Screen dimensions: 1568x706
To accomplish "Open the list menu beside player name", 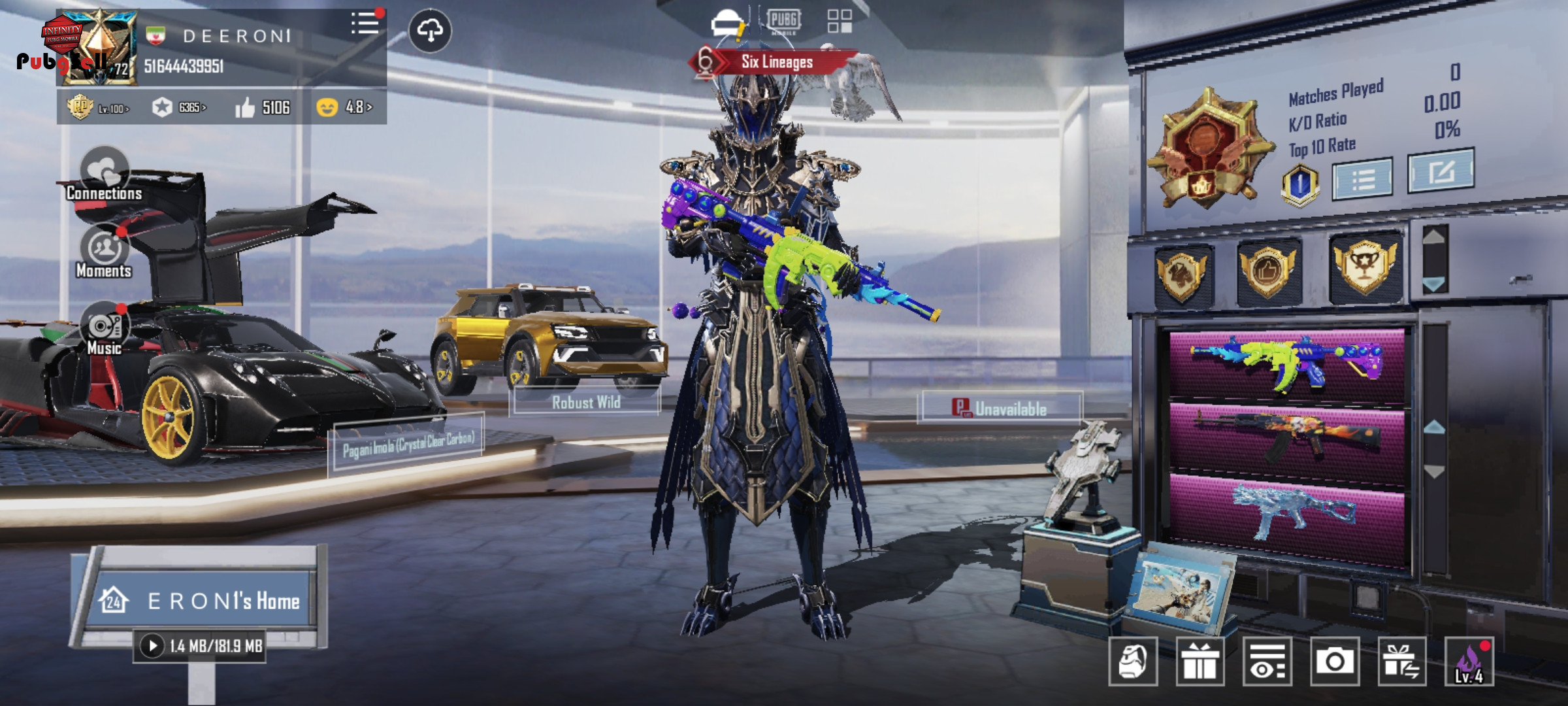I will (x=365, y=24).
